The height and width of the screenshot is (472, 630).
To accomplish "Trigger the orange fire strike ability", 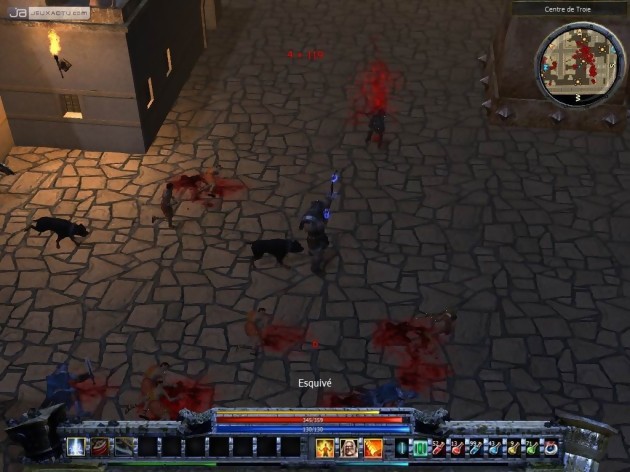I will 373,447.
